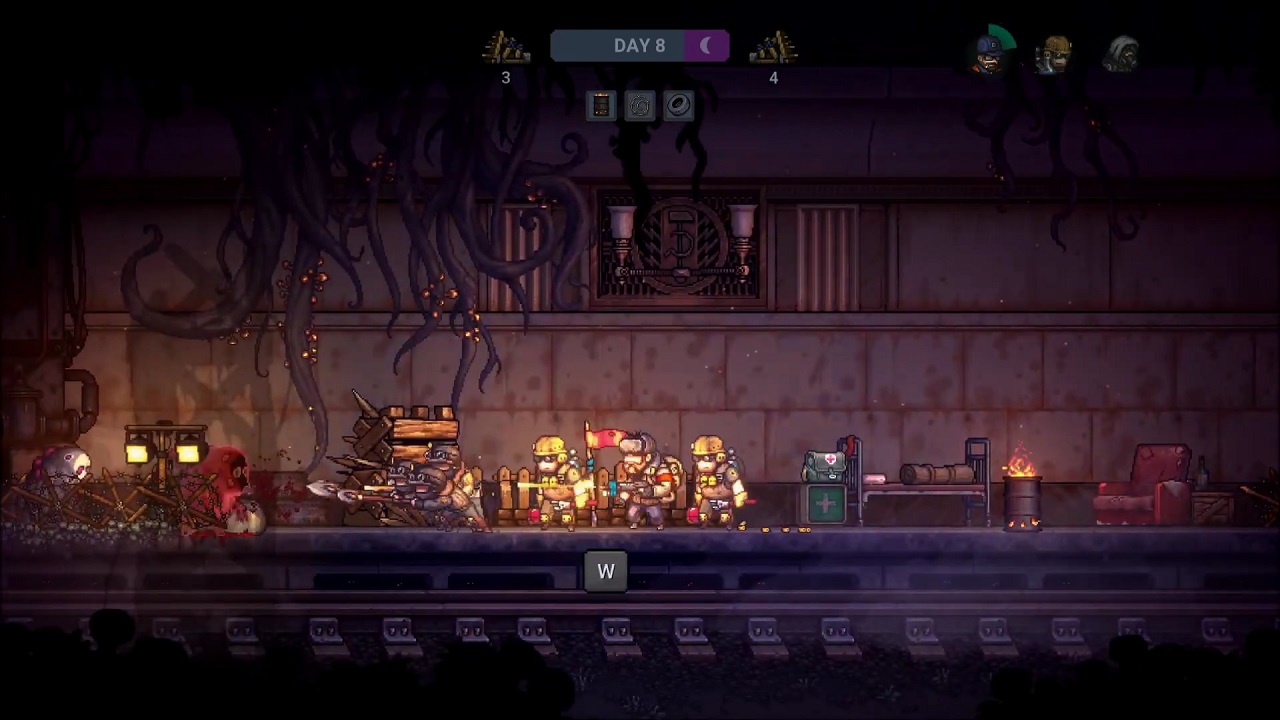
Task: Click the left barricade resource icon showing 3
Action: [x=505, y=47]
